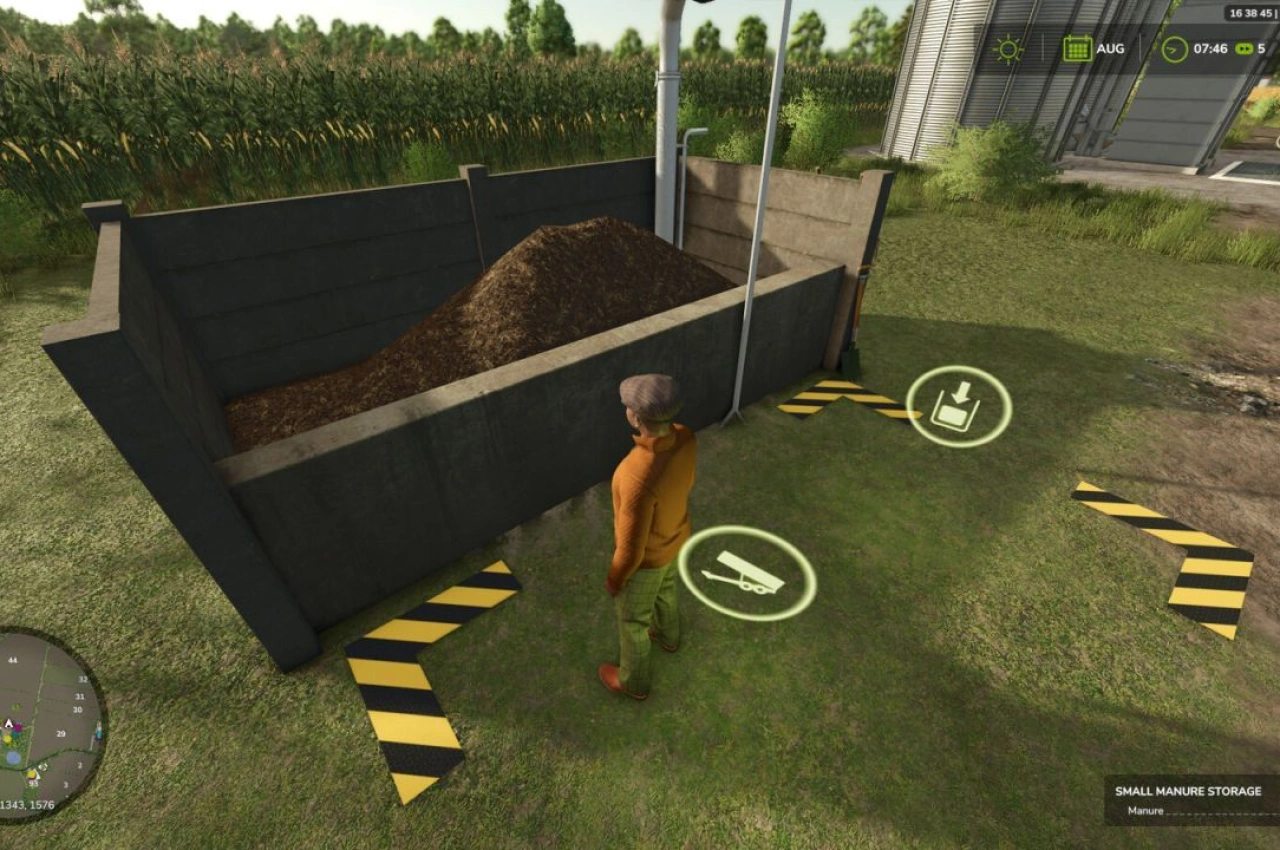Viewport: 1280px width, 850px height.
Task: Click the green battery icon showing 5
Action: pyautogui.click(x=1242, y=48)
